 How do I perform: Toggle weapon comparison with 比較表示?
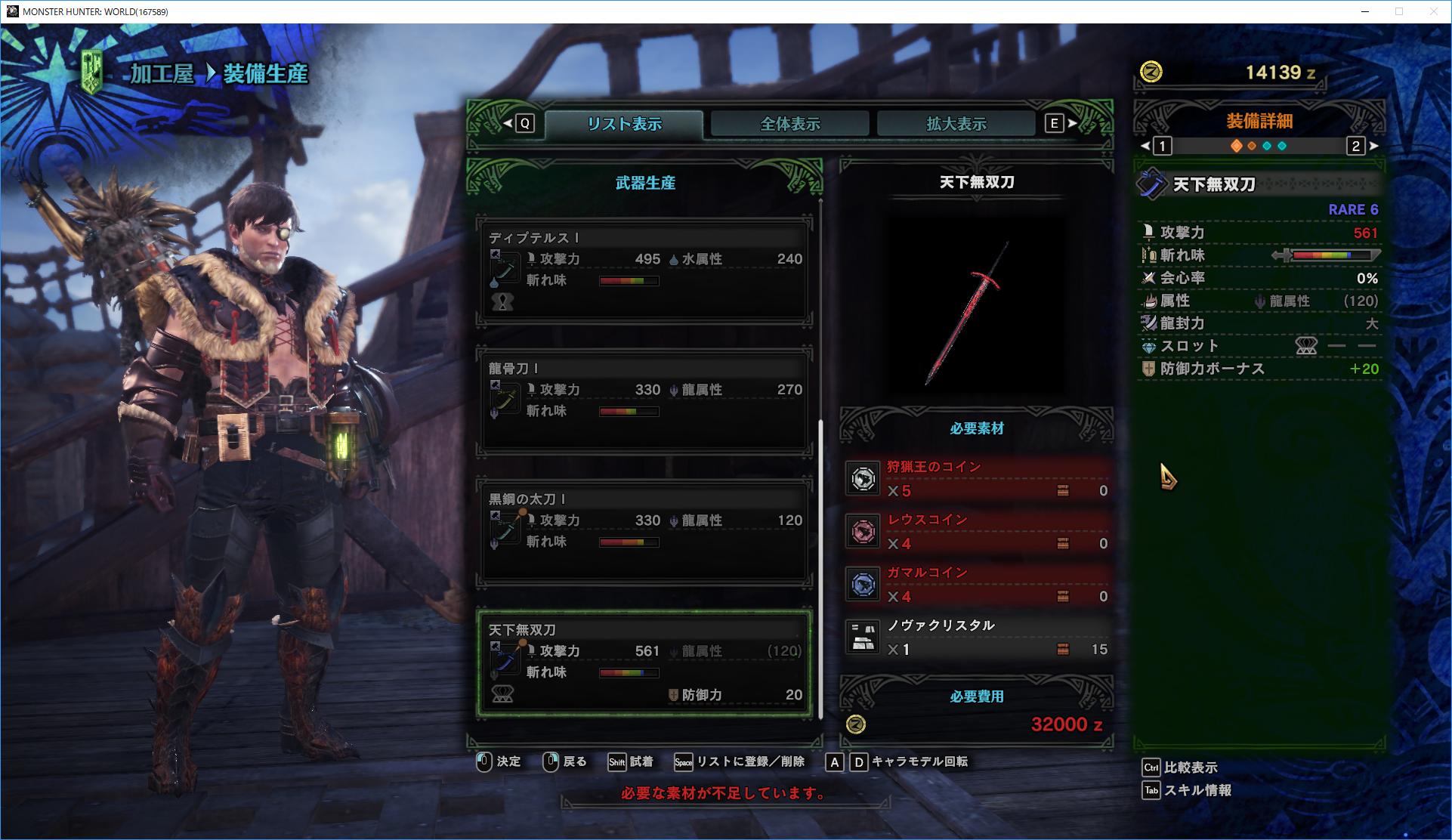click(x=1182, y=767)
